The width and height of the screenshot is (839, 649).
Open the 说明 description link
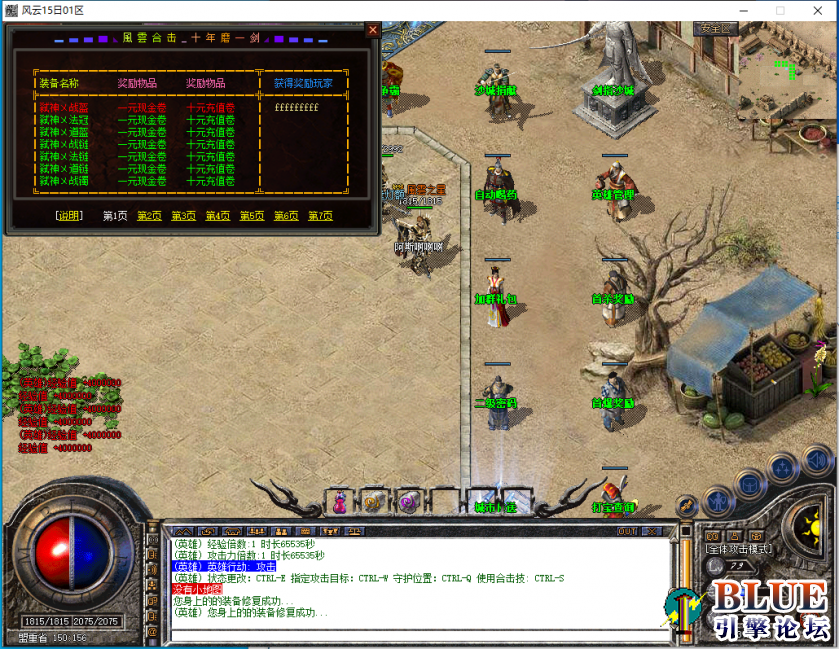pos(70,216)
